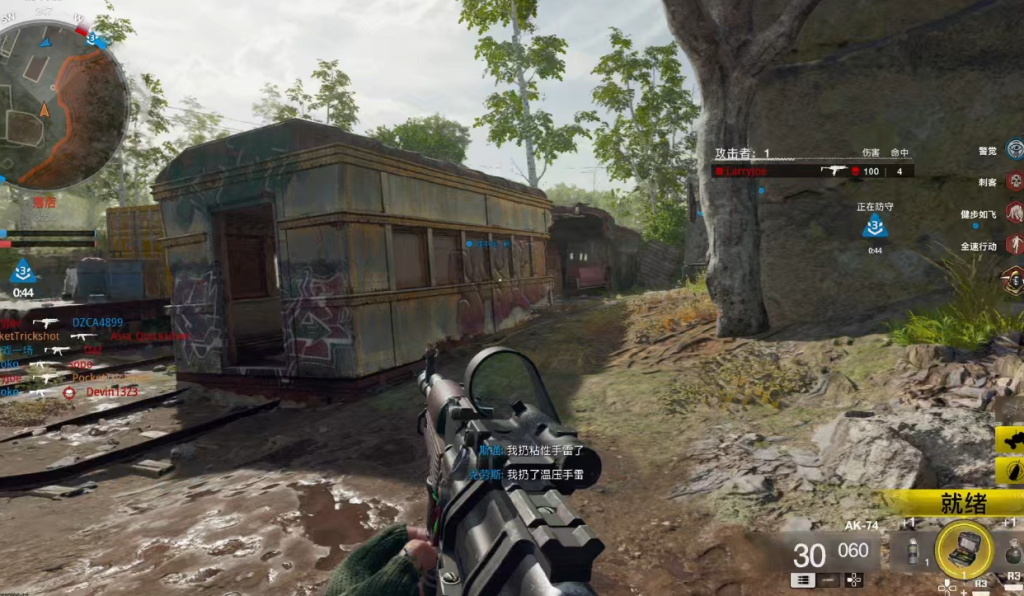Activate the yellow missile scorestreak icon
Image resolution: width=1024 pixels, height=596 pixels.
(x=1010, y=468)
